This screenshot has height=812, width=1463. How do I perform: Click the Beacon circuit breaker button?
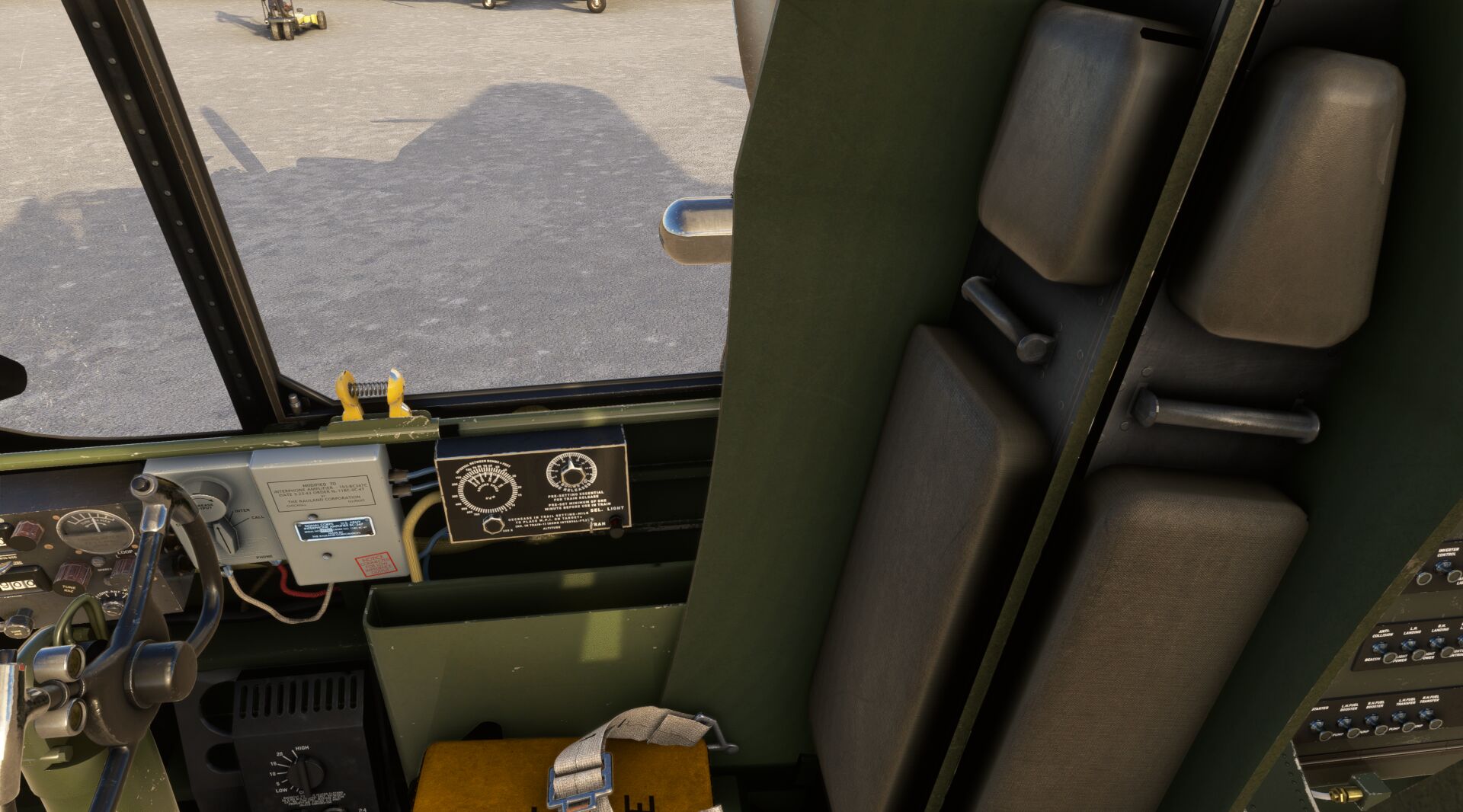[x=1391, y=657]
